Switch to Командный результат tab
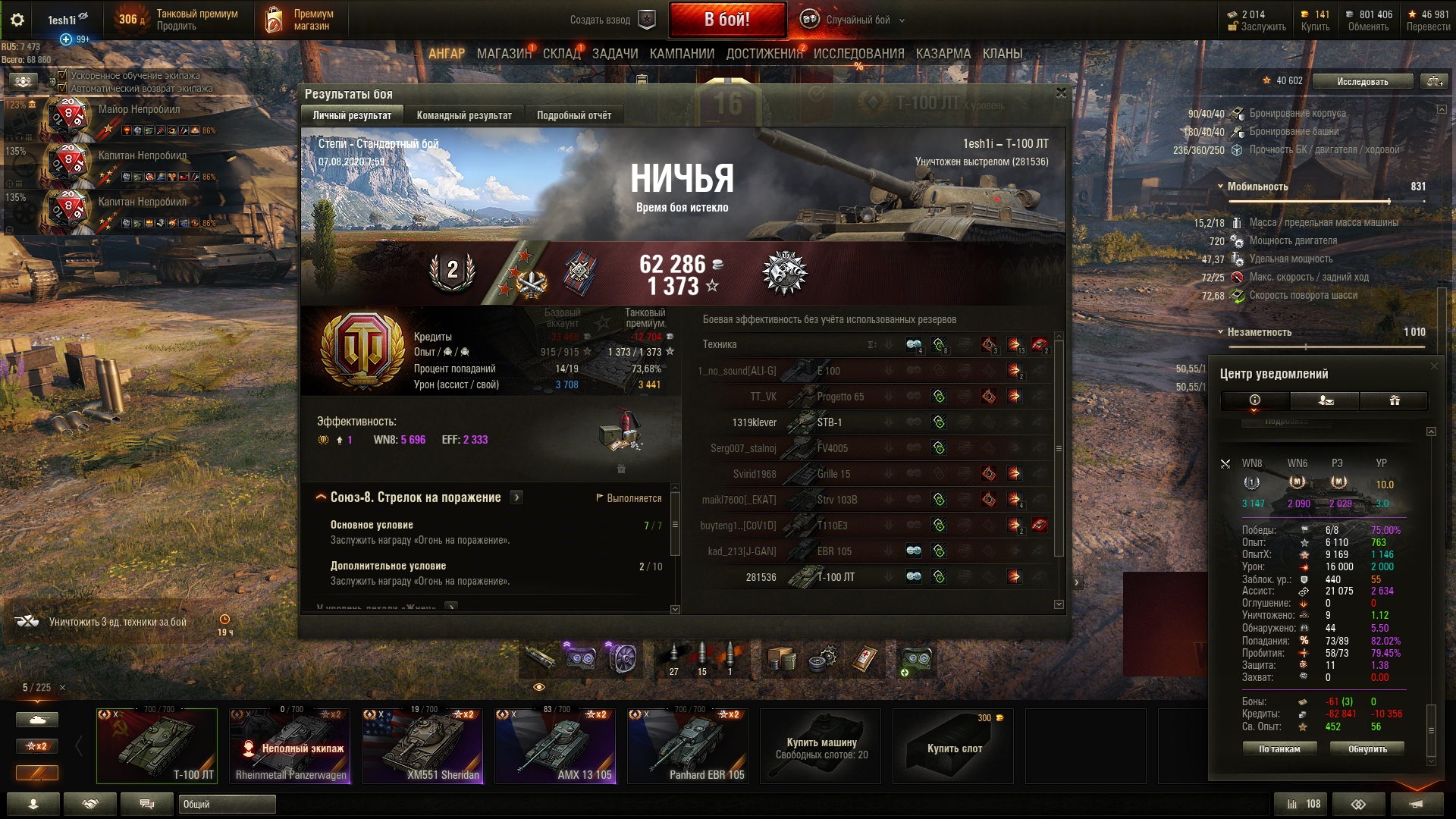 tap(464, 115)
